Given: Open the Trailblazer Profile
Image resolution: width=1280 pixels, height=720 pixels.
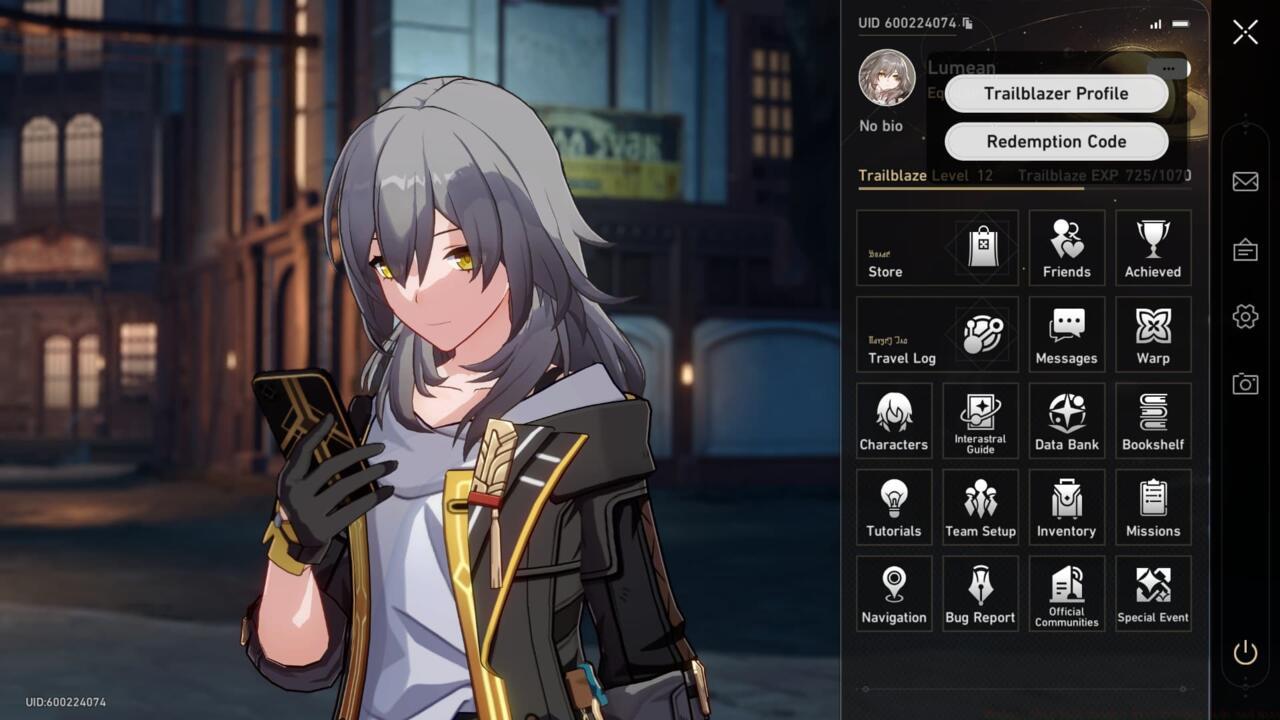Looking at the screenshot, I should pyautogui.click(x=1055, y=93).
